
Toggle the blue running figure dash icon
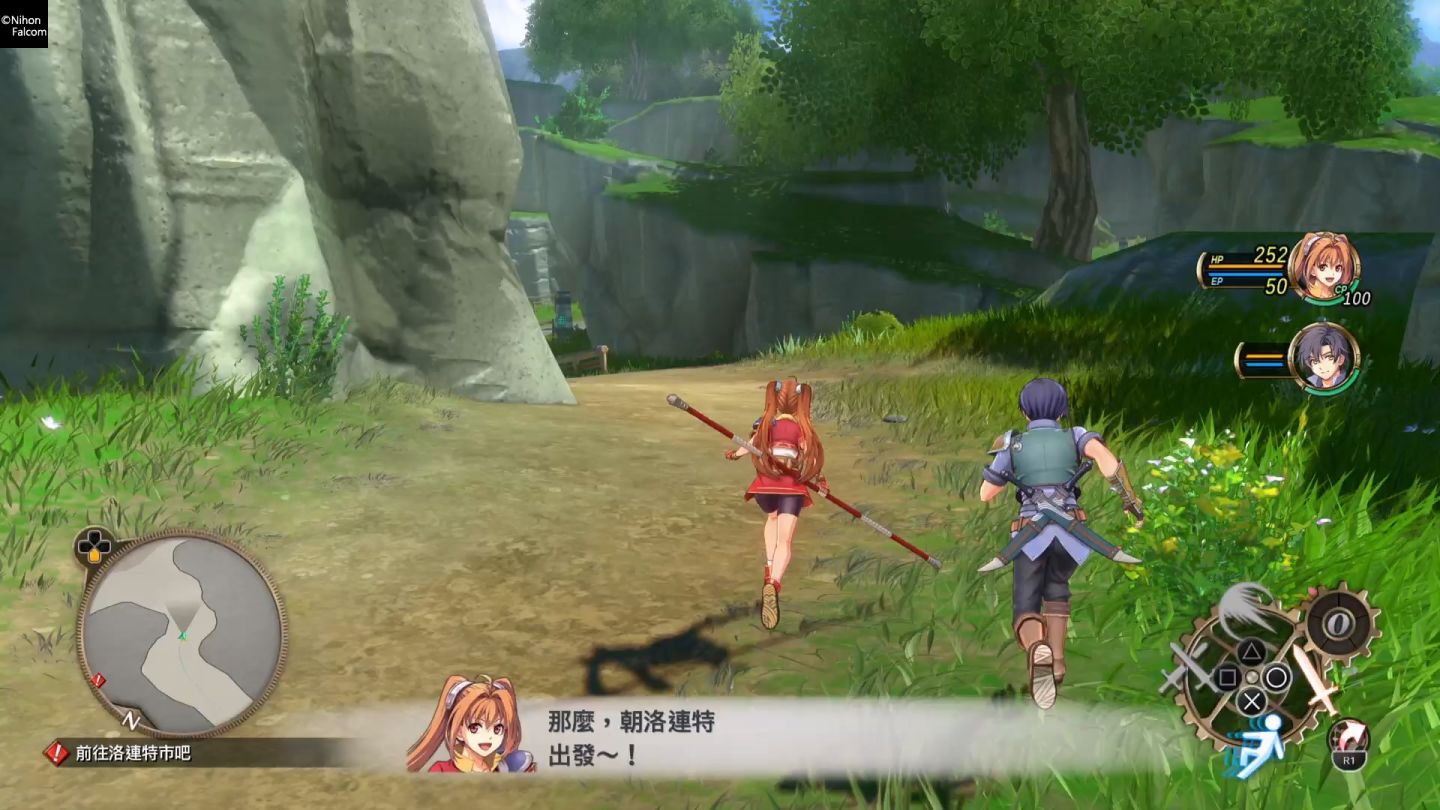tap(1259, 744)
